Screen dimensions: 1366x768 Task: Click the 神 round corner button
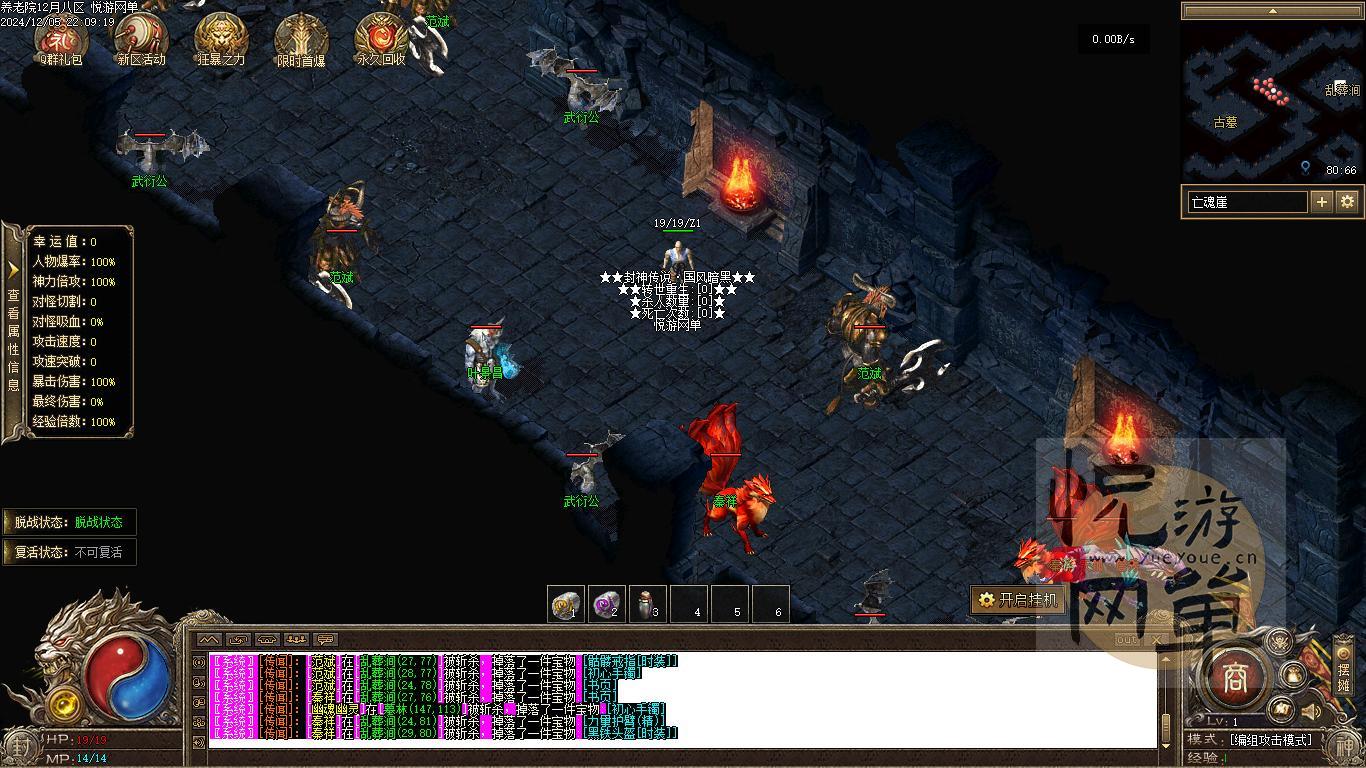click(x=1344, y=745)
